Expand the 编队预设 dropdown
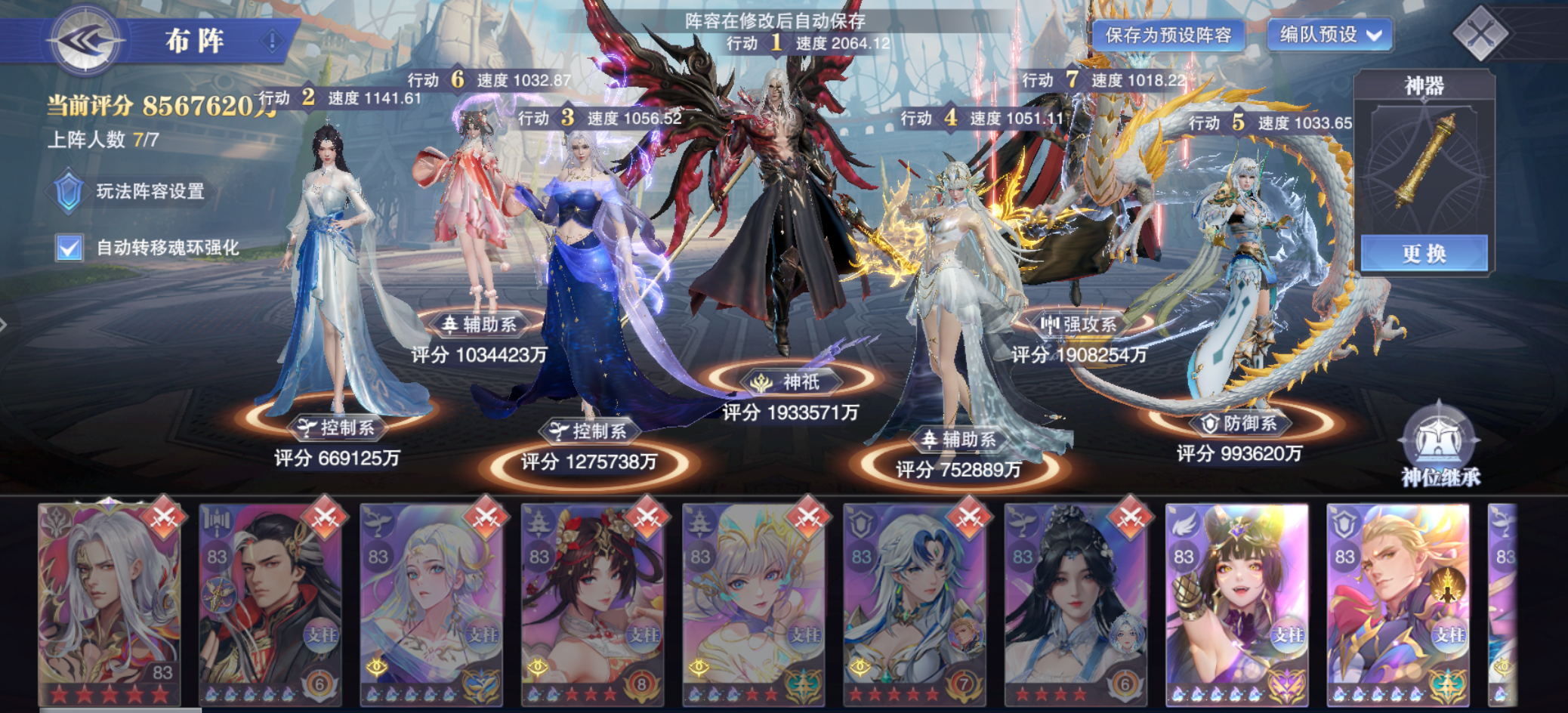Screen dimensions: 1568x713 [x=1332, y=34]
